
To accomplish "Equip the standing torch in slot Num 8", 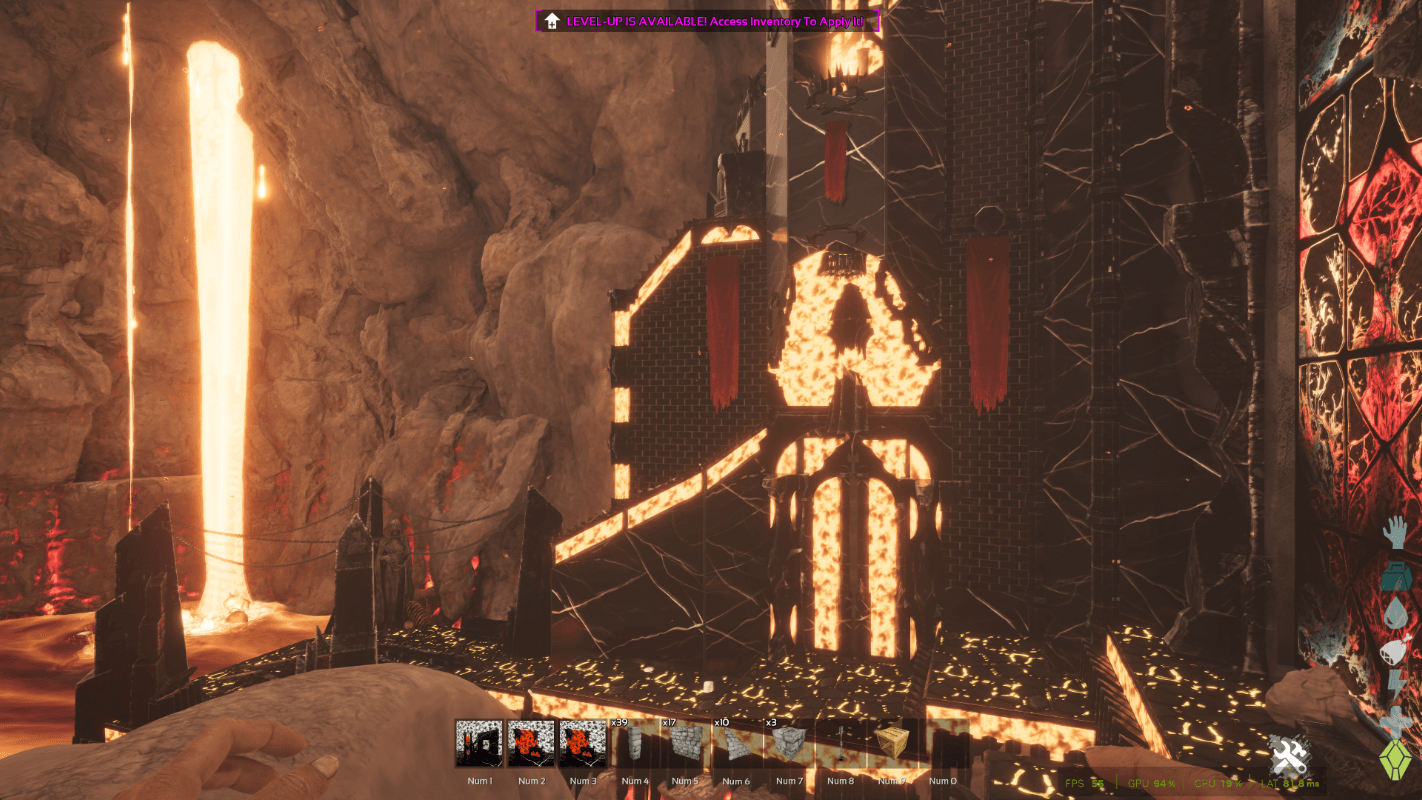I will (840, 744).
